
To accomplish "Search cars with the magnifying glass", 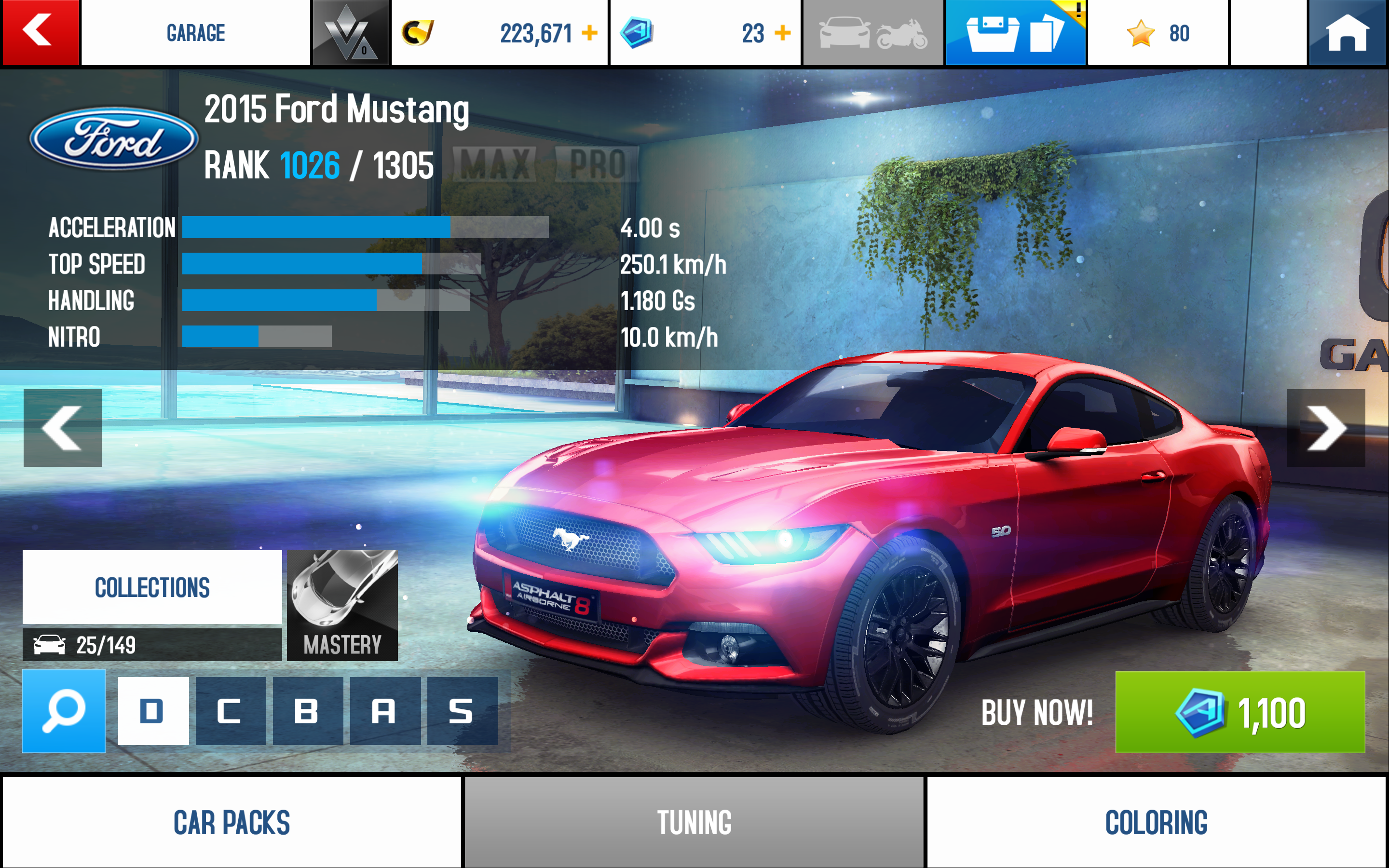I will click(64, 711).
